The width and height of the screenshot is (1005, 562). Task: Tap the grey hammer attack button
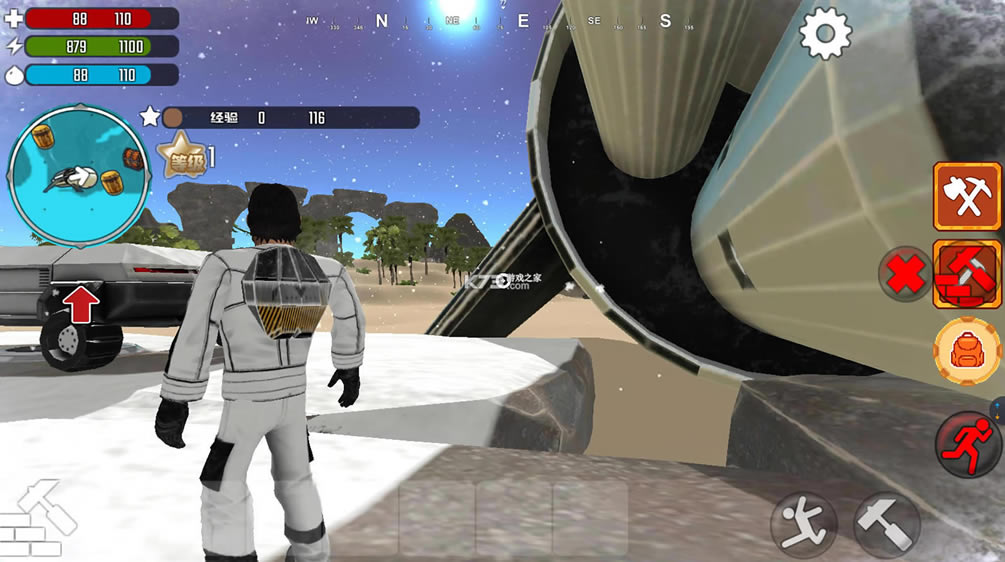(x=886, y=524)
